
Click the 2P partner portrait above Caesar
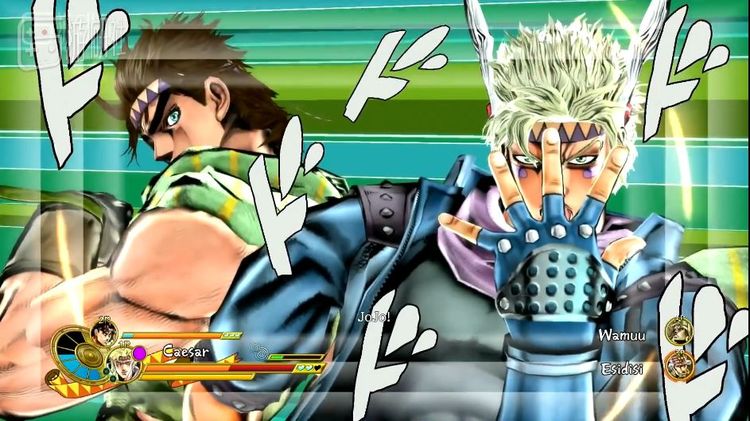103,333
